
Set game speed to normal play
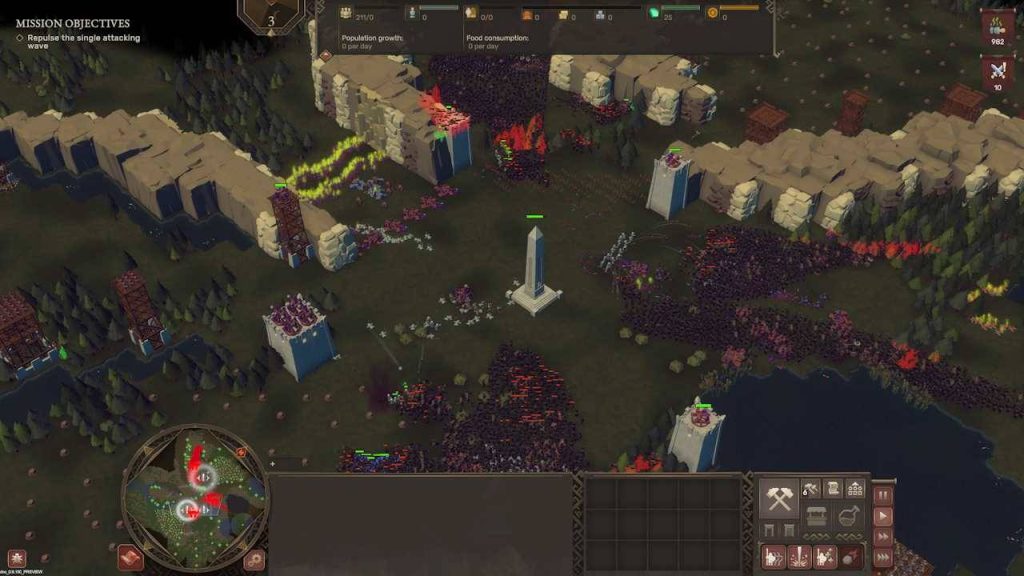pyautogui.click(x=883, y=517)
